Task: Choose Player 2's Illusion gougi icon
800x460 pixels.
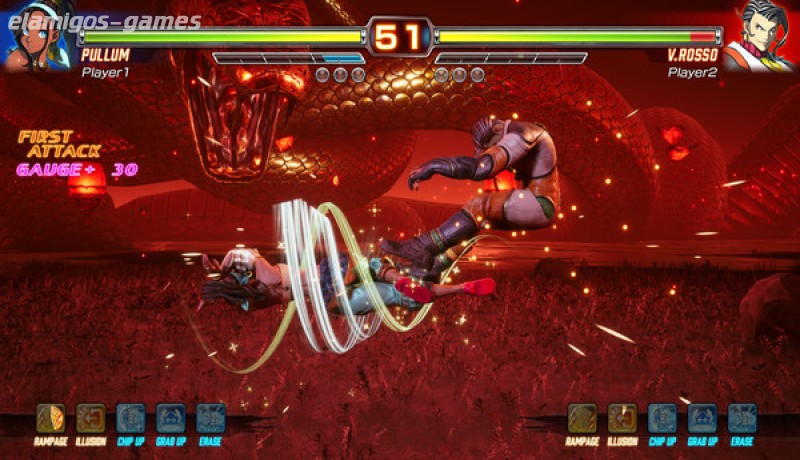Action: coord(622,417)
